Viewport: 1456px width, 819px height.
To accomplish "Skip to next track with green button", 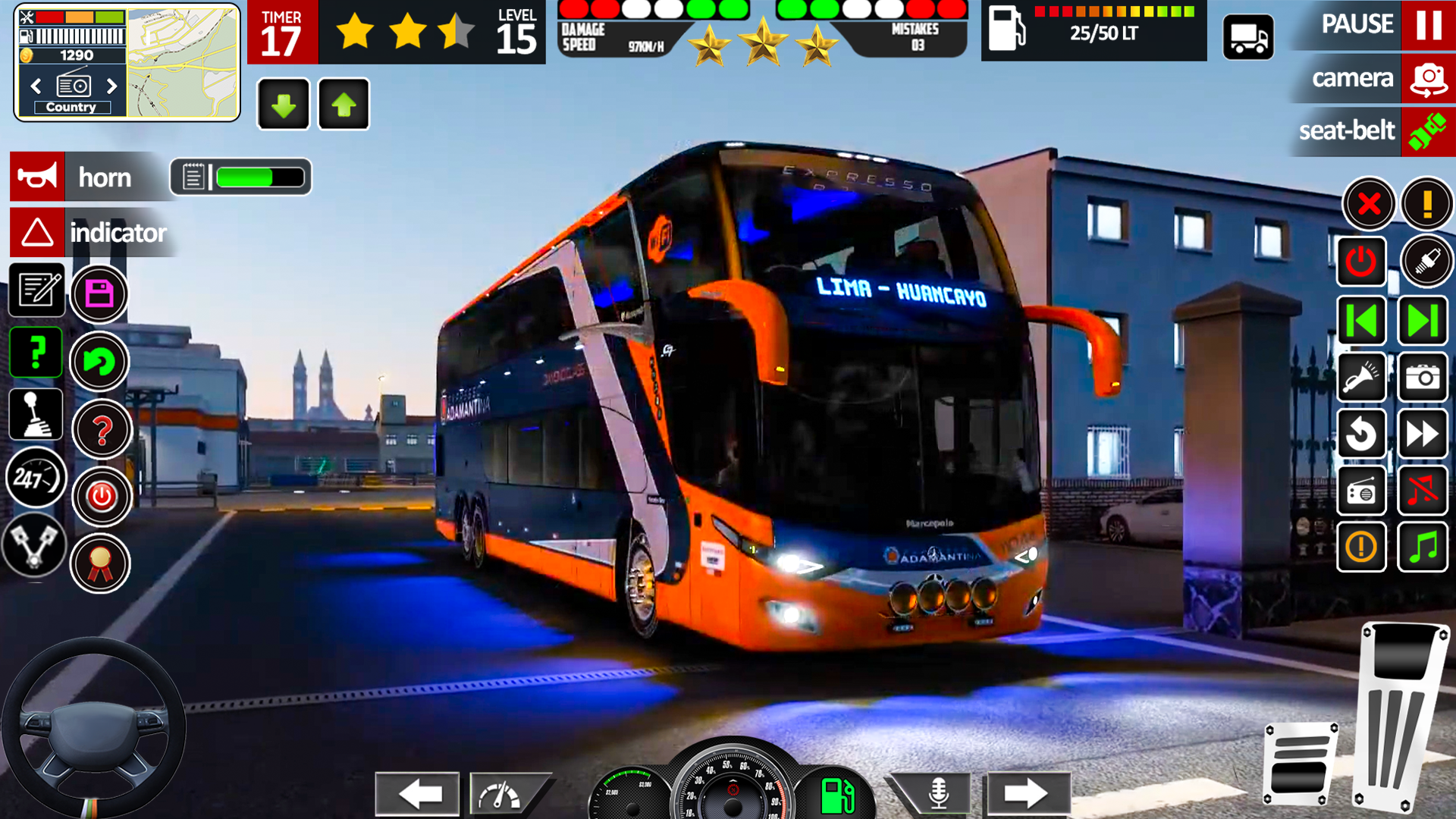I will pyautogui.click(x=1423, y=321).
